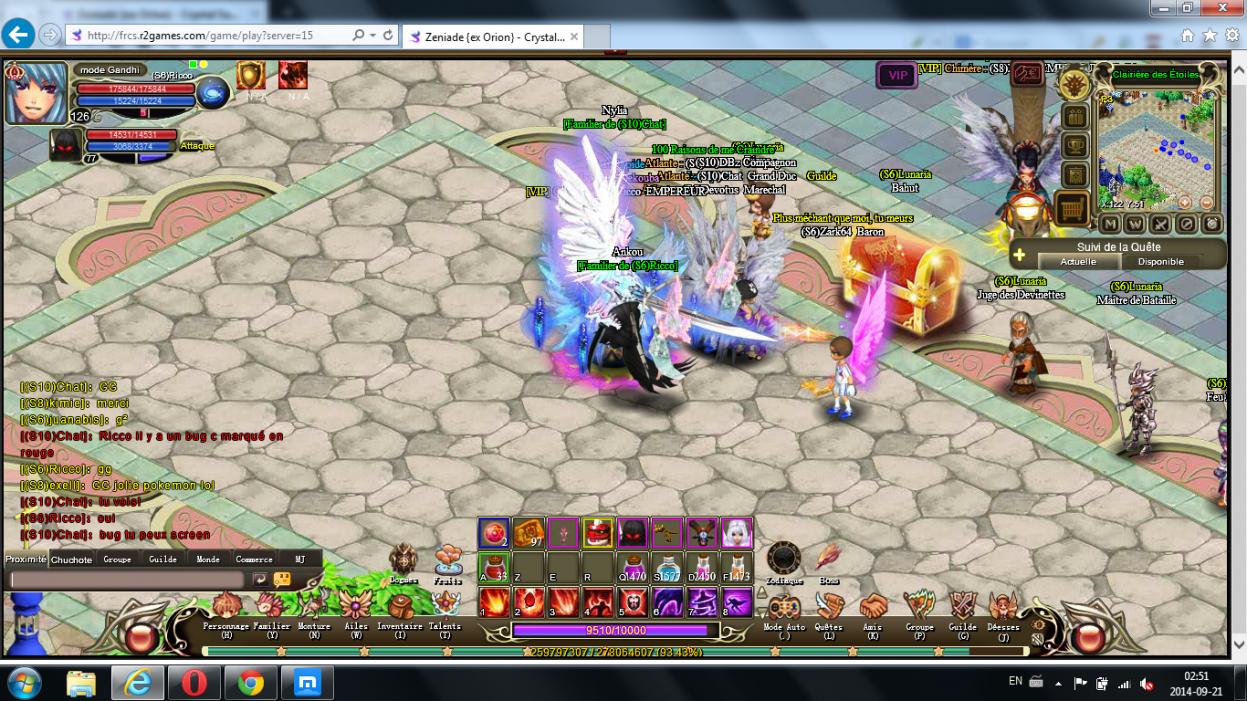
Task: Open the shop cart icon
Action: [1073, 209]
